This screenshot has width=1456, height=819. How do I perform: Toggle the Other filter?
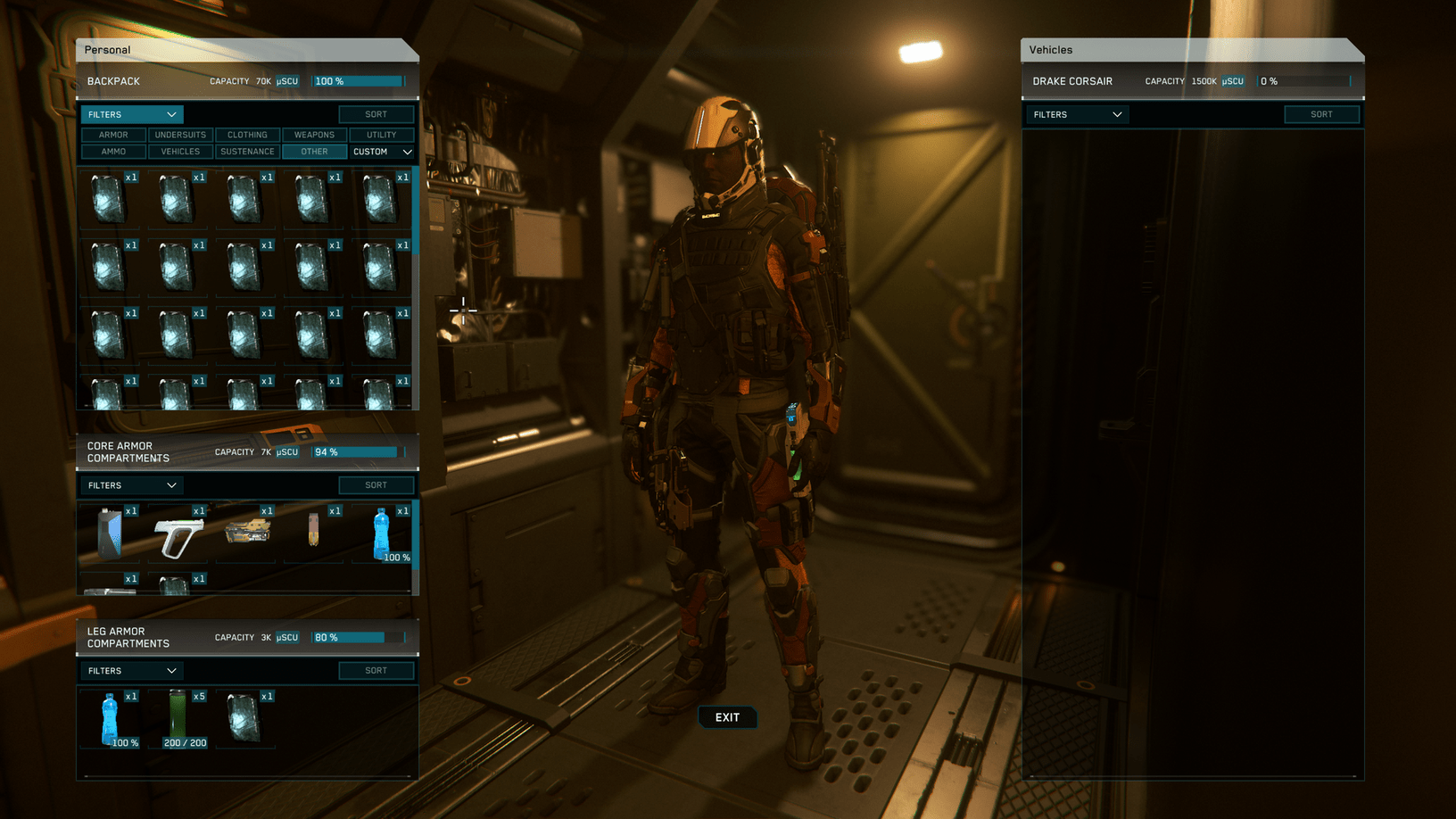314,152
